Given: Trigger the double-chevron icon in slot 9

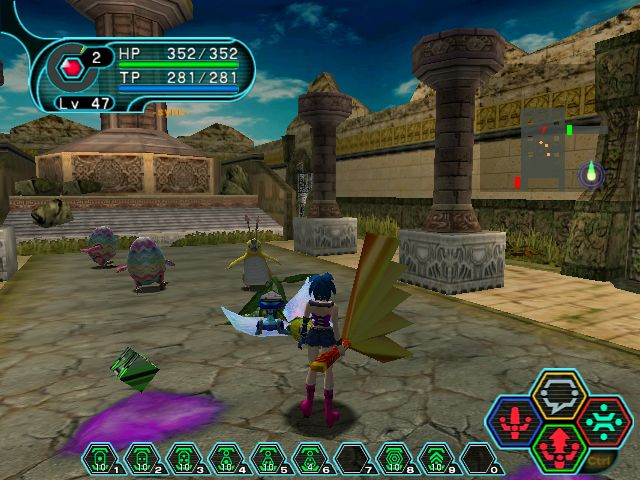Looking at the screenshot, I should pyautogui.click(x=436, y=459).
